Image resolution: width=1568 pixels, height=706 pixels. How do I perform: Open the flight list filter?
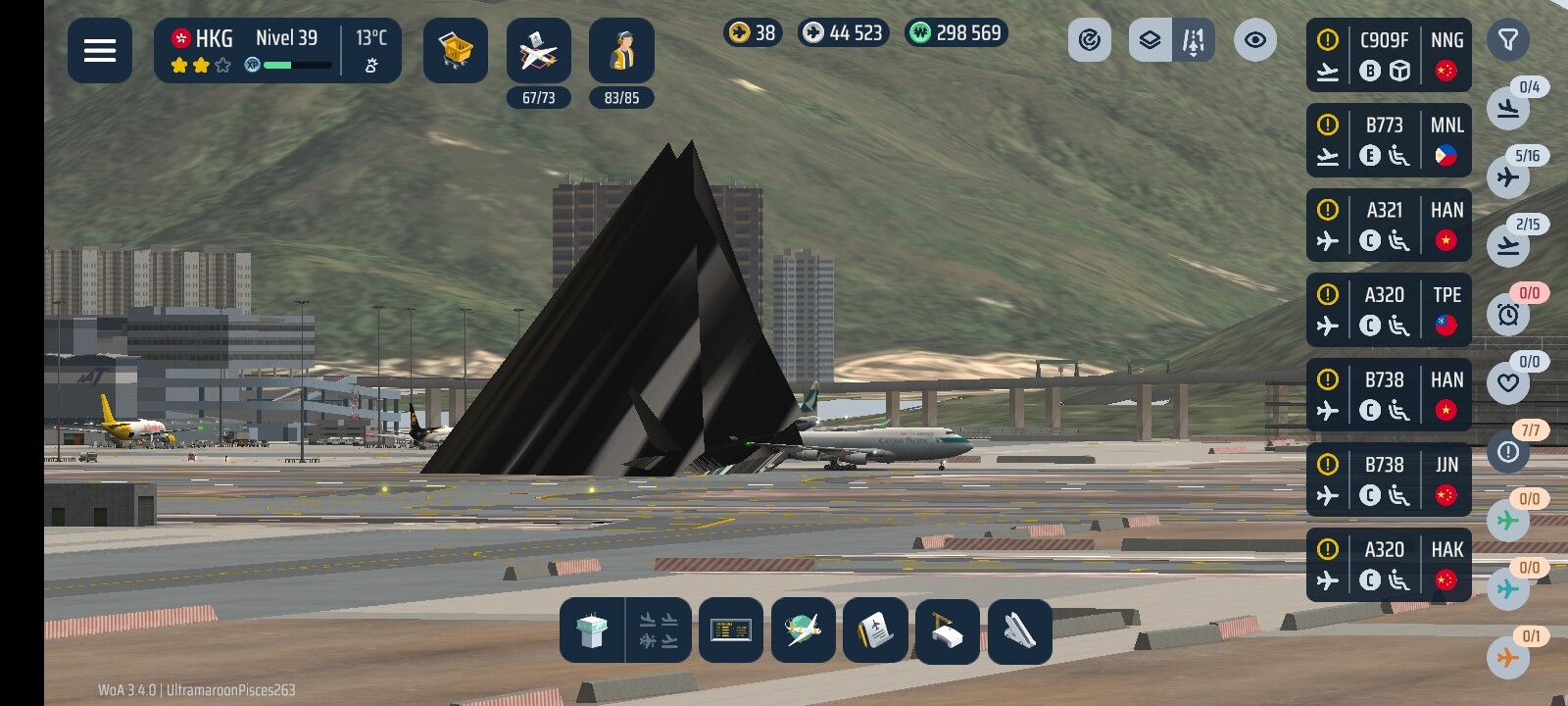1508,40
